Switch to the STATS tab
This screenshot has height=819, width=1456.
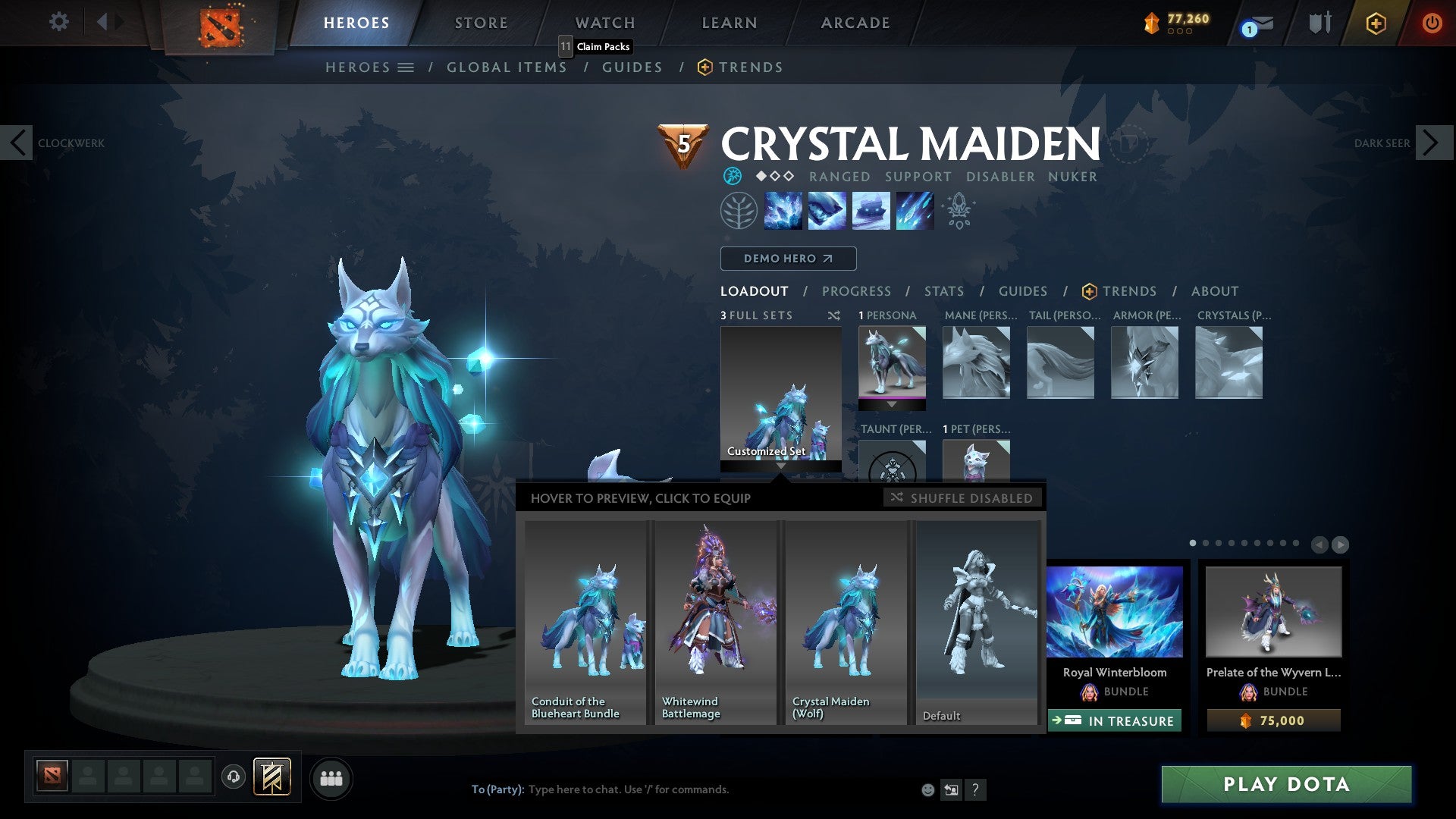[943, 291]
